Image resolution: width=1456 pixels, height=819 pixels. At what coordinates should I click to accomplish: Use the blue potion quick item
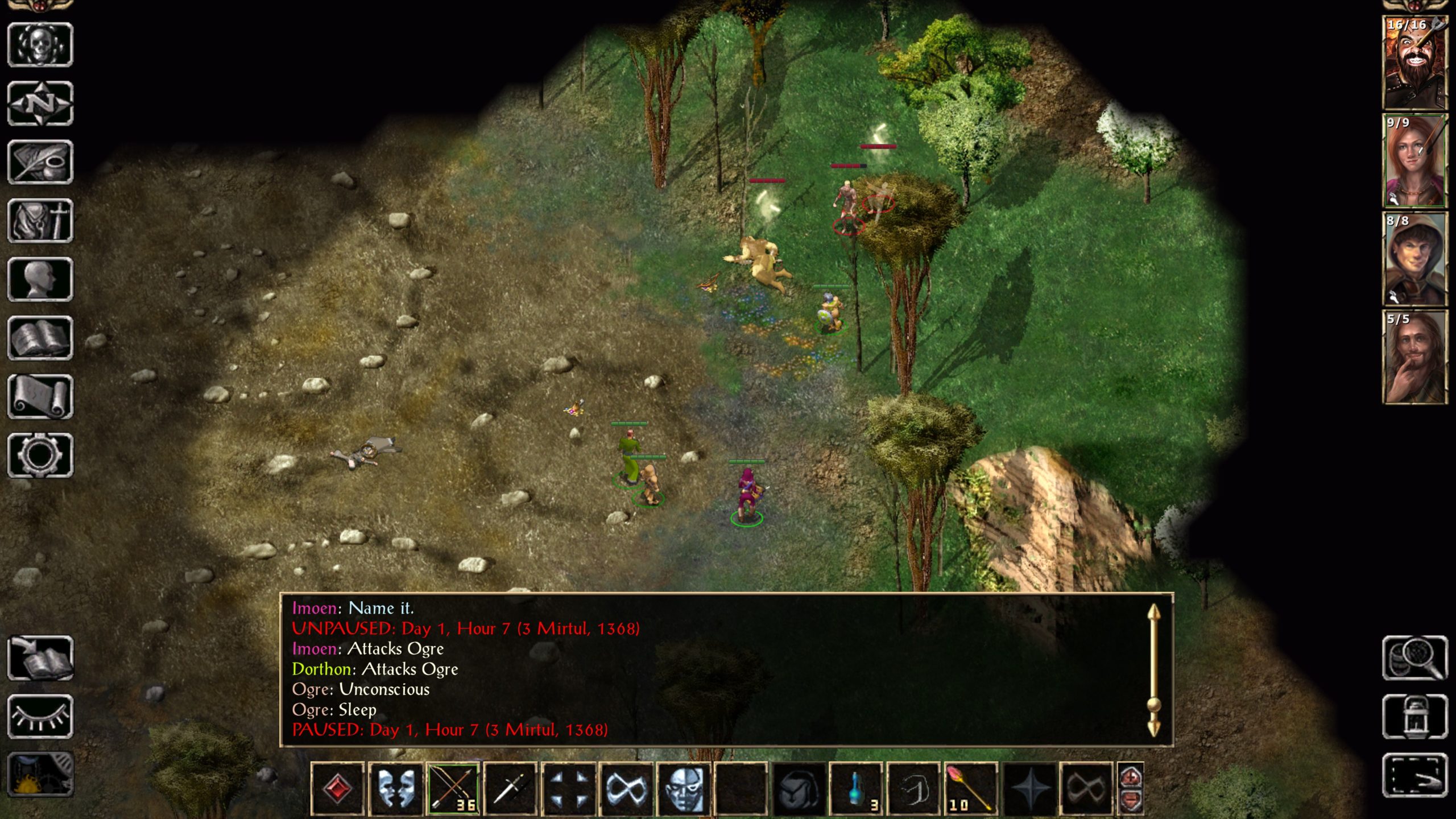coord(856,788)
